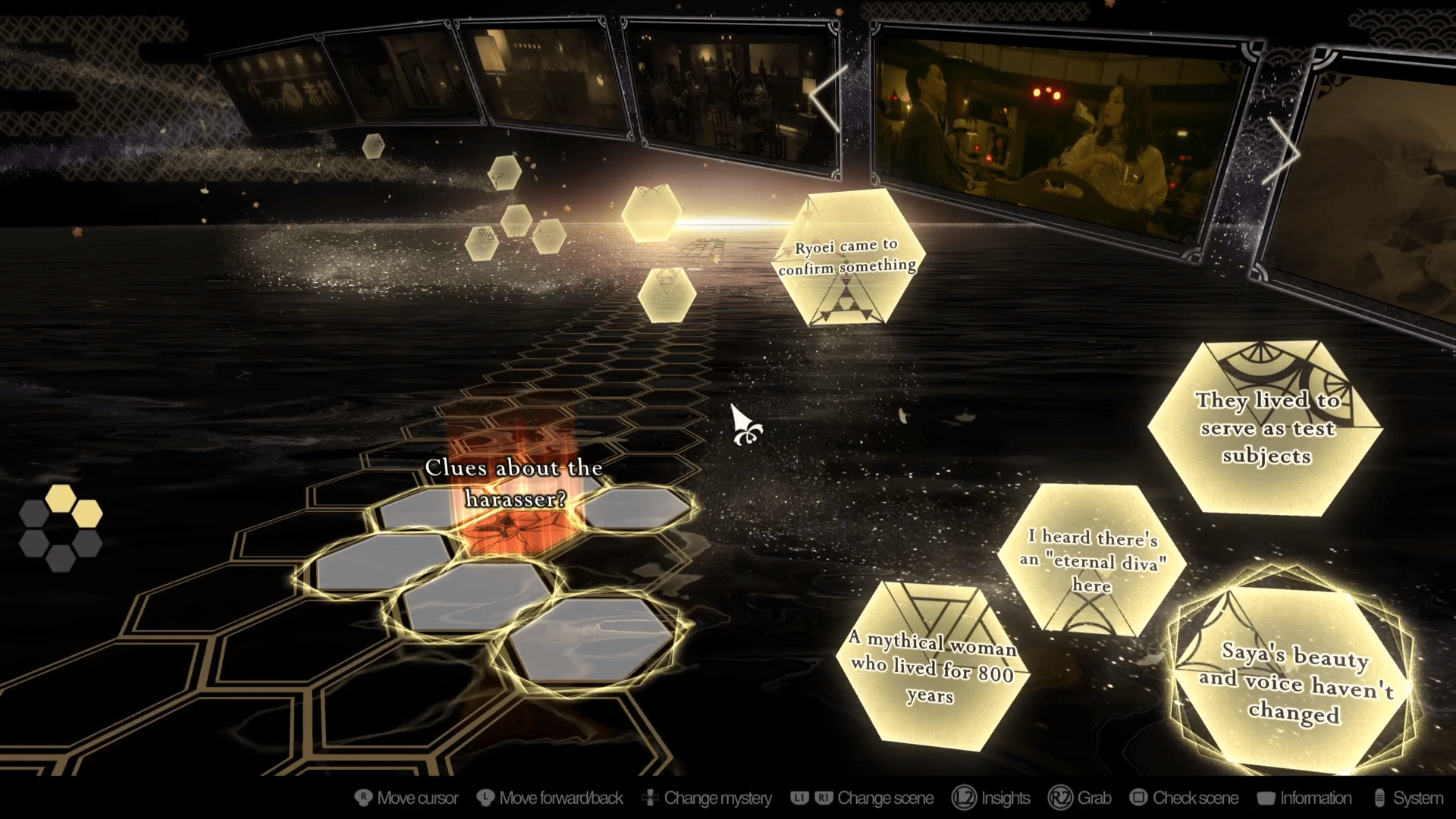Image resolution: width=1456 pixels, height=819 pixels.
Task: Select the "They lived to serve as test subjects" tile
Action: tap(1266, 428)
